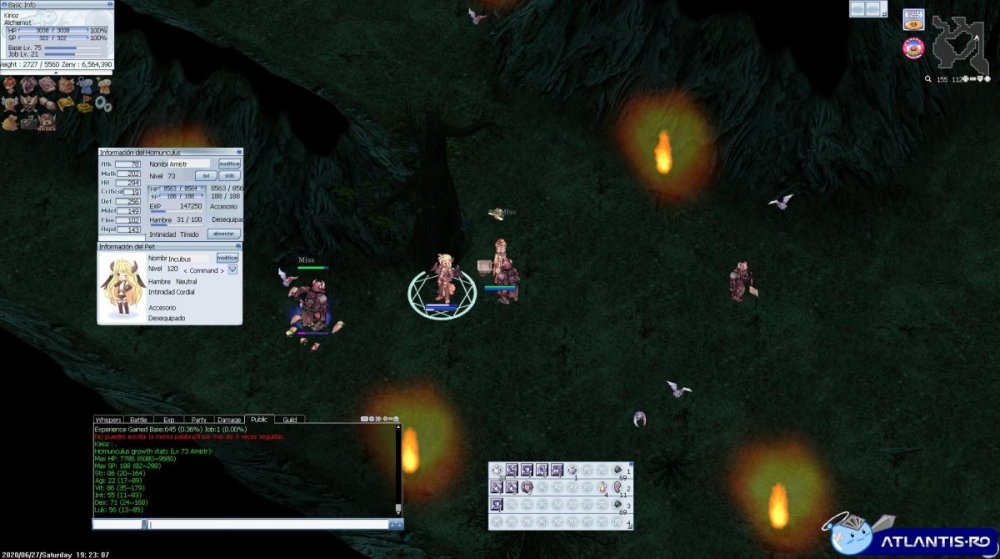Open the pet Command dropdown
The width and height of the screenshot is (1000, 559).
(x=232, y=270)
